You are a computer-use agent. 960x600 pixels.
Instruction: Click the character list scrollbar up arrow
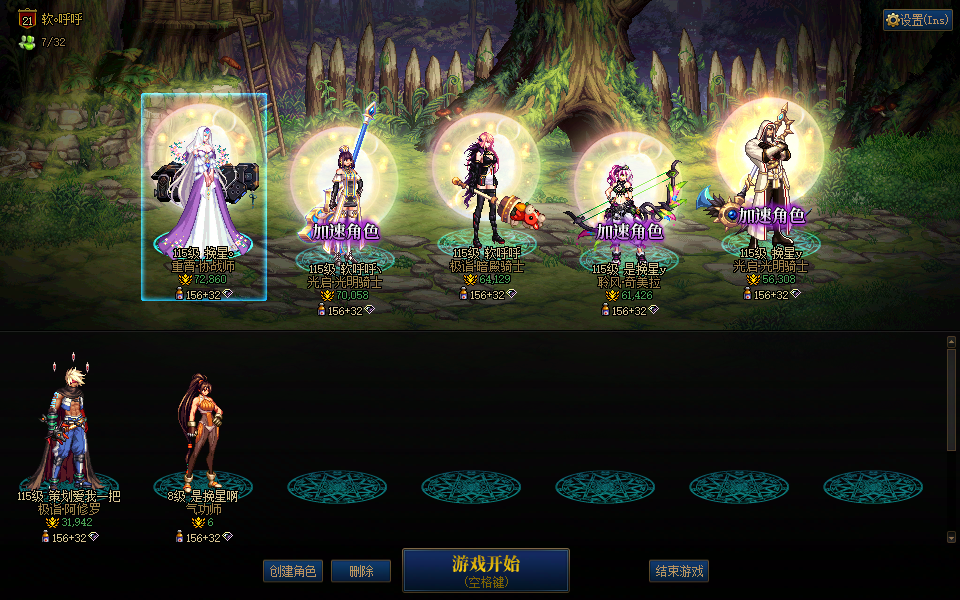pos(951,342)
